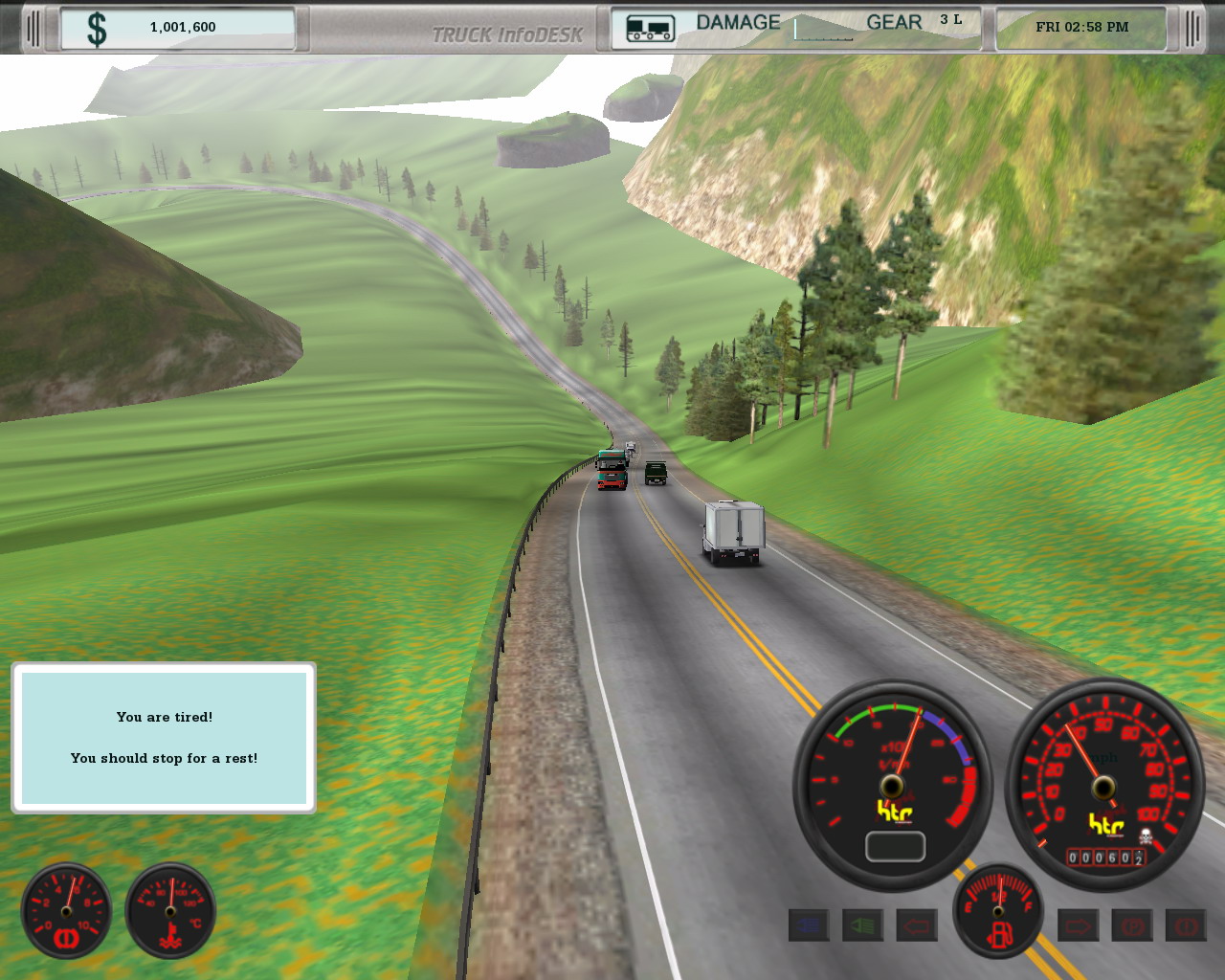Click the brake warning exclamation indicator

coord(1186,925)
